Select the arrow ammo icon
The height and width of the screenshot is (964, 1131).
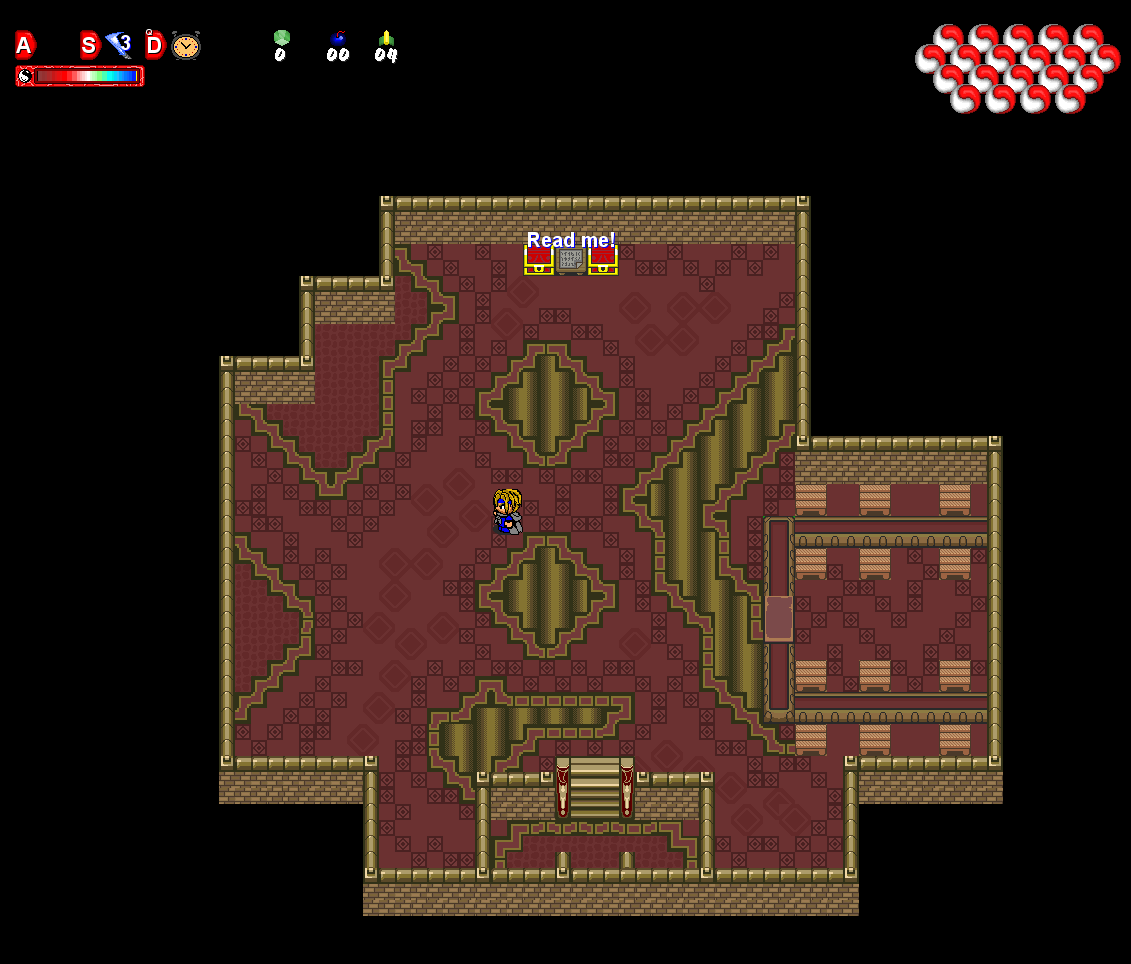point(386,38)
